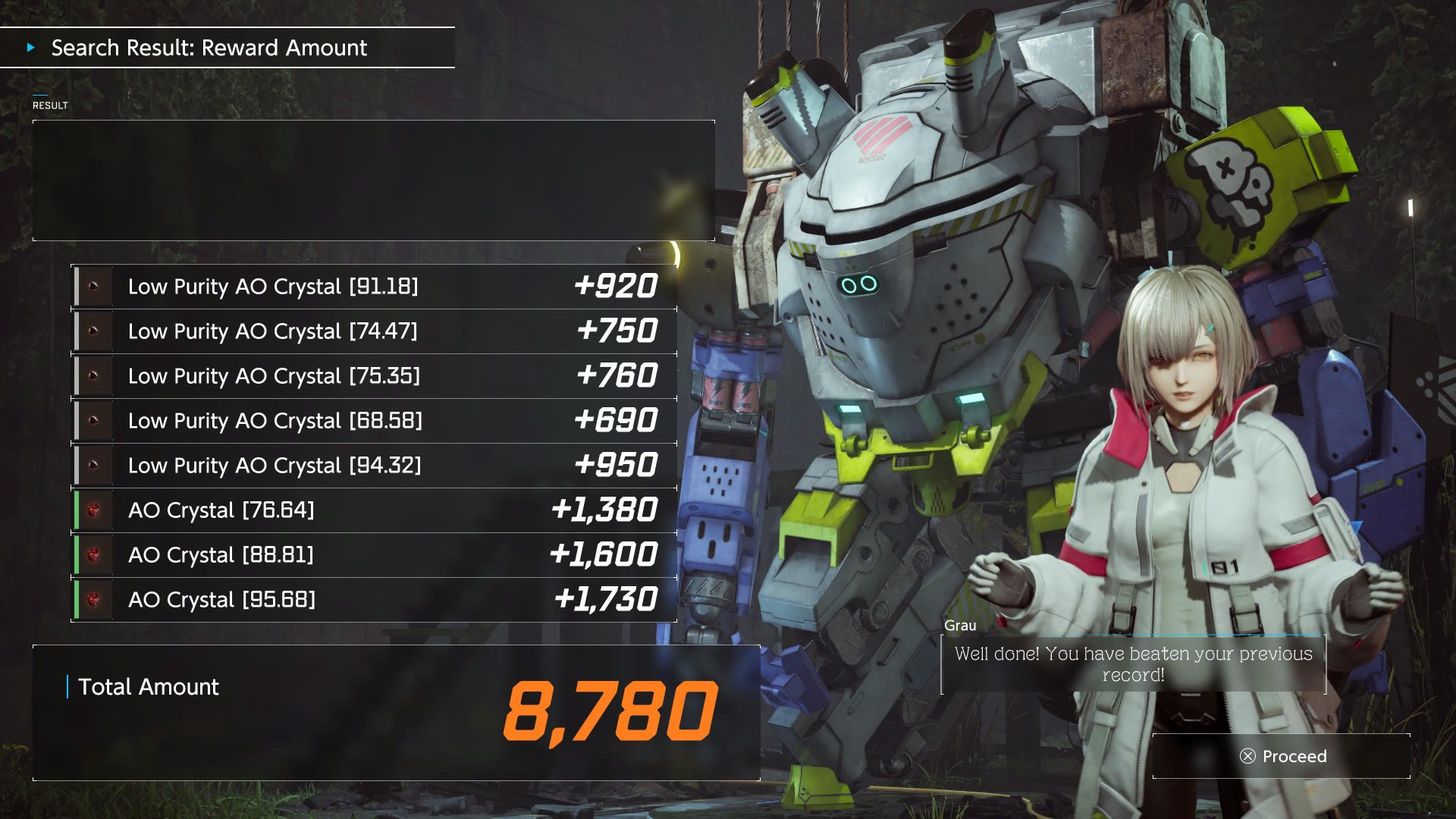
Task: Select the Low Purity AO Crystal [94.32] row
Action: (x=375, y=466)
